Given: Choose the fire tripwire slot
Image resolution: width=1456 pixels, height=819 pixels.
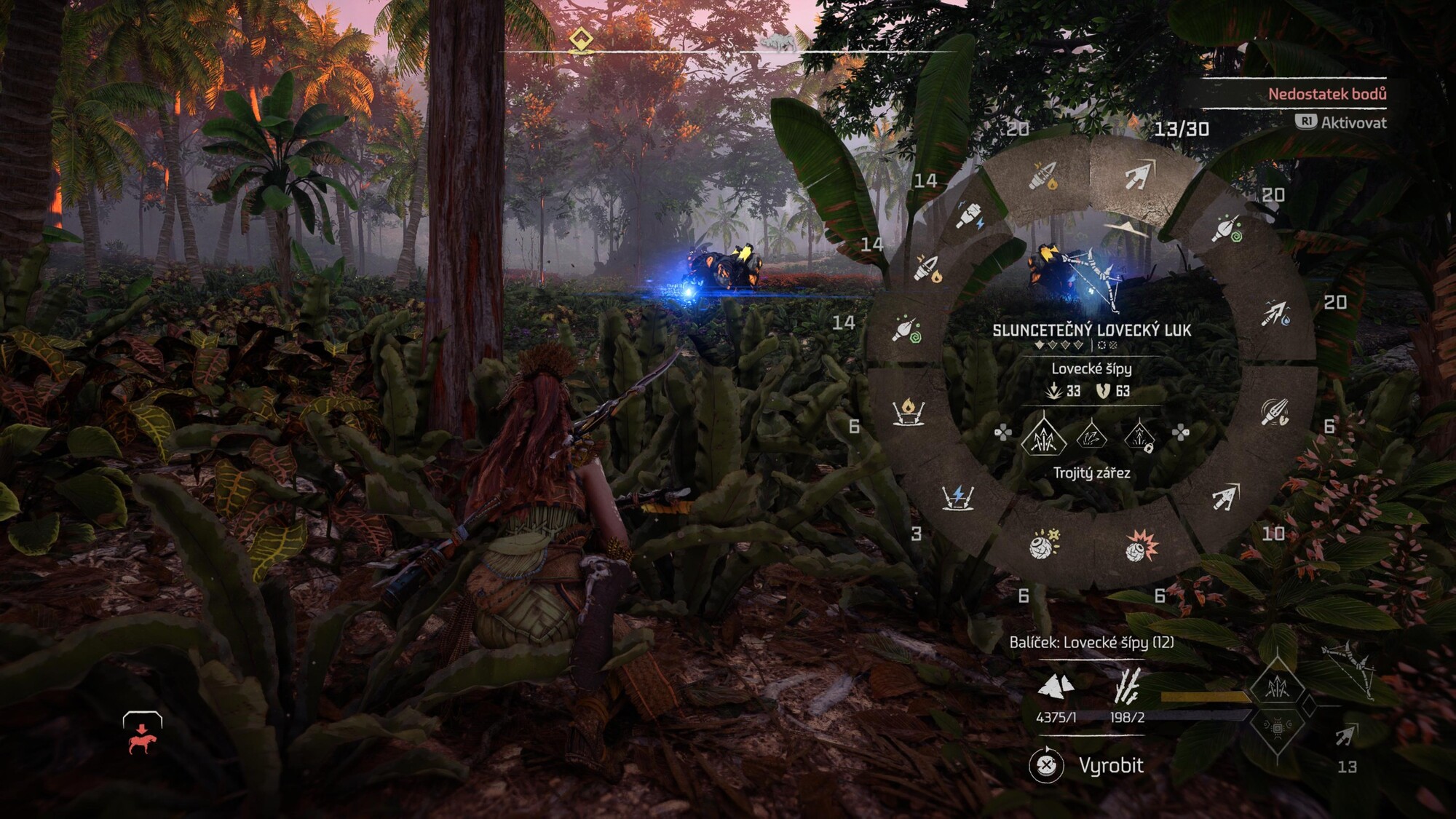Looking at the screenshot, I should (x=909, y=412).
